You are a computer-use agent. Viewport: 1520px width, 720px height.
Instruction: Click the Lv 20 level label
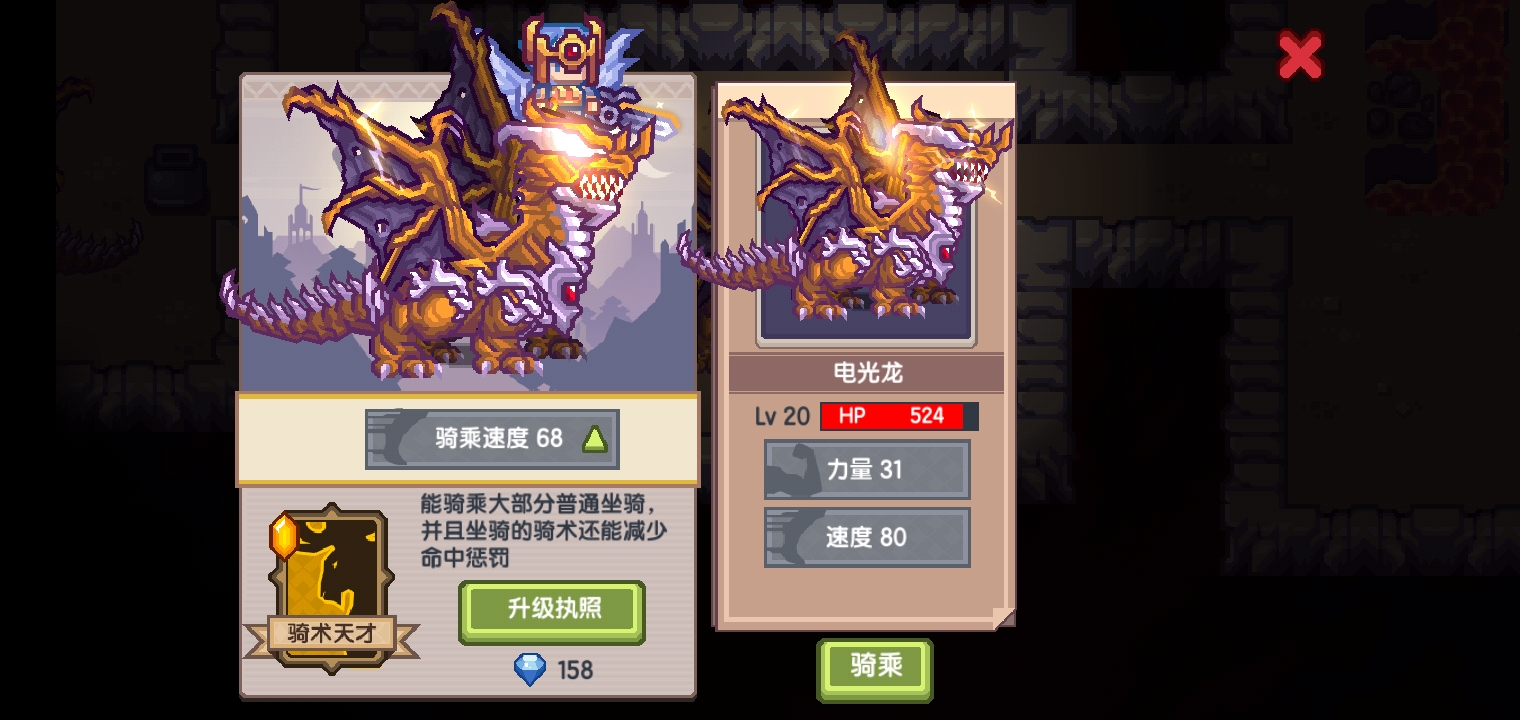click(x=781, y=417)
